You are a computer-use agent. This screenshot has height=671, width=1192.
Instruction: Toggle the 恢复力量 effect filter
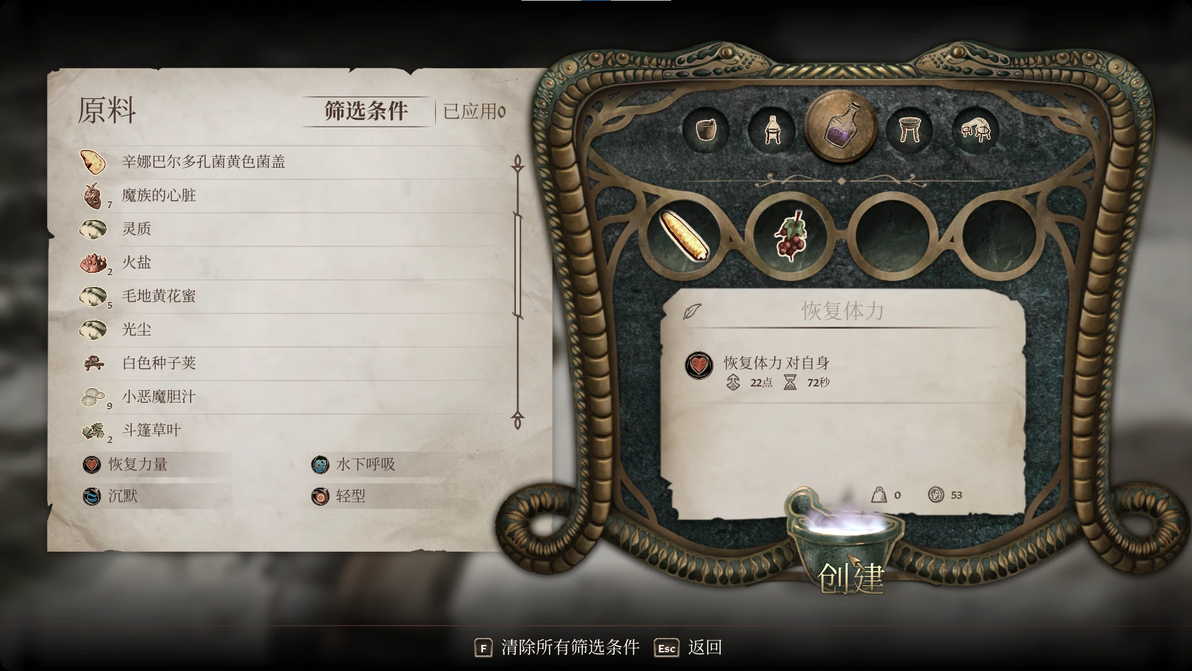pyautogui.click(x=138, y=464)
